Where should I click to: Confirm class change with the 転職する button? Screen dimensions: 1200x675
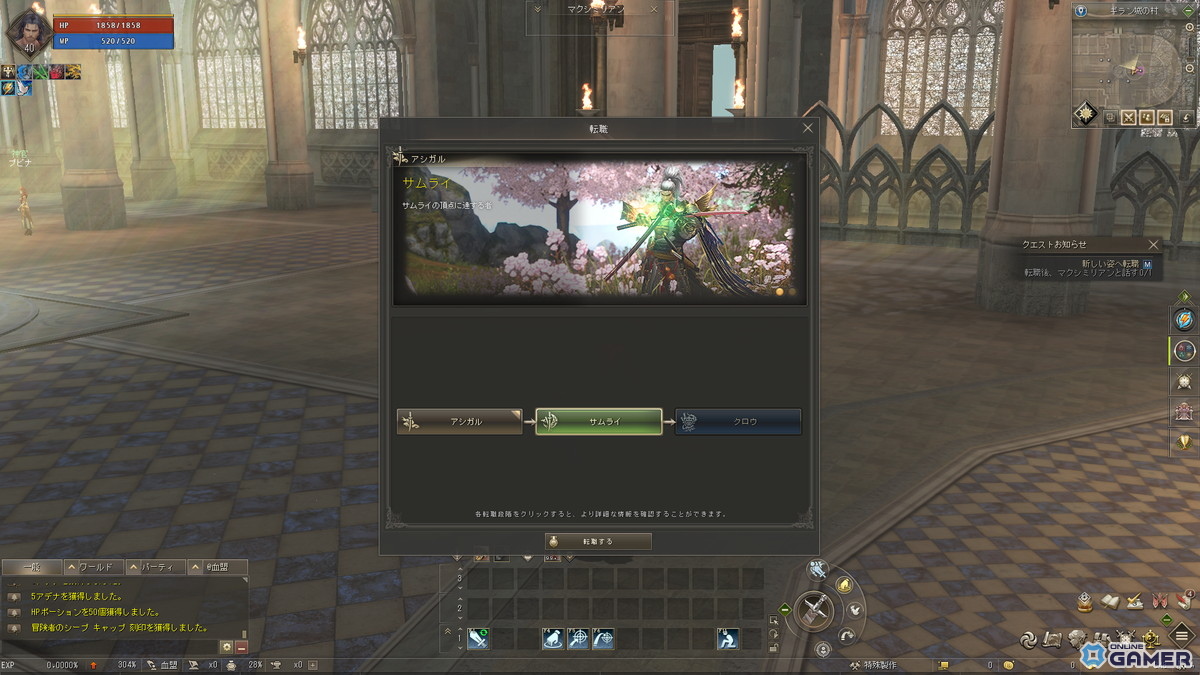coord(598,541)
